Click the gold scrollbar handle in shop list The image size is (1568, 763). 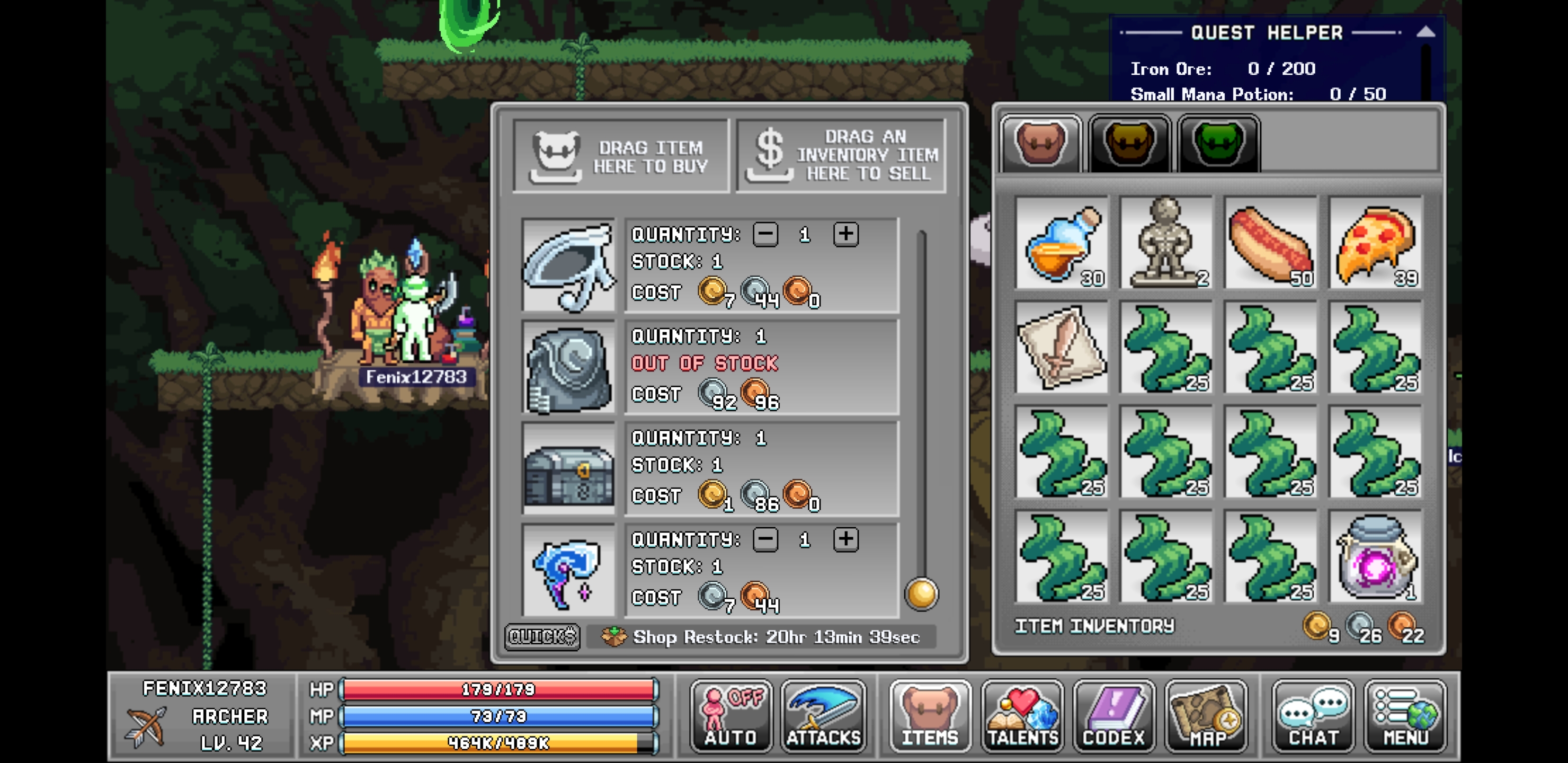pos(921,595)
